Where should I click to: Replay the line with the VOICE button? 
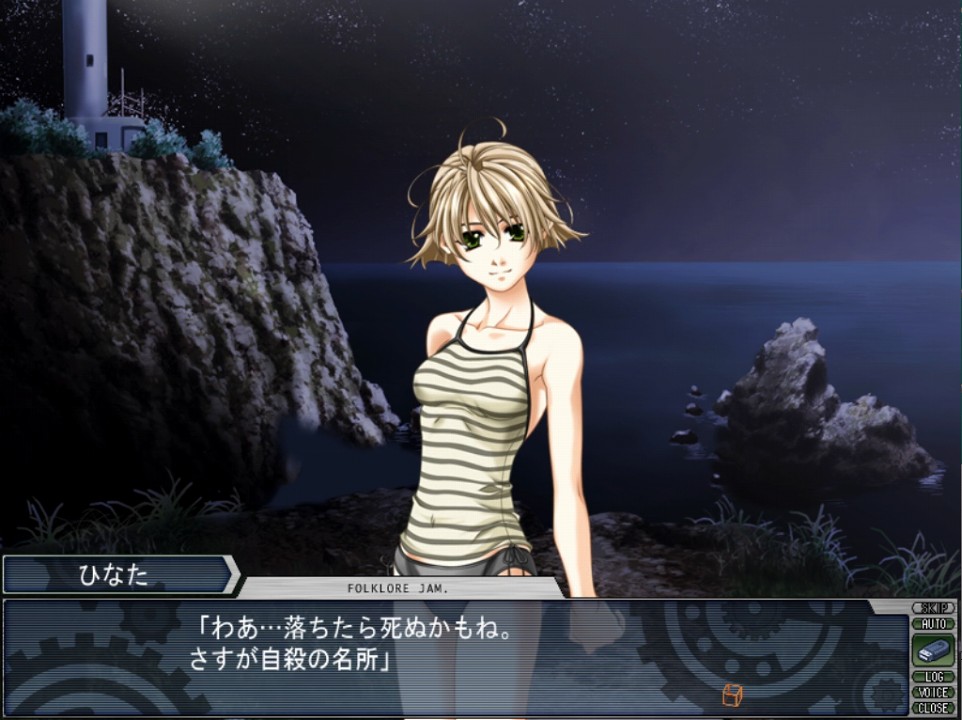point(932,692)
